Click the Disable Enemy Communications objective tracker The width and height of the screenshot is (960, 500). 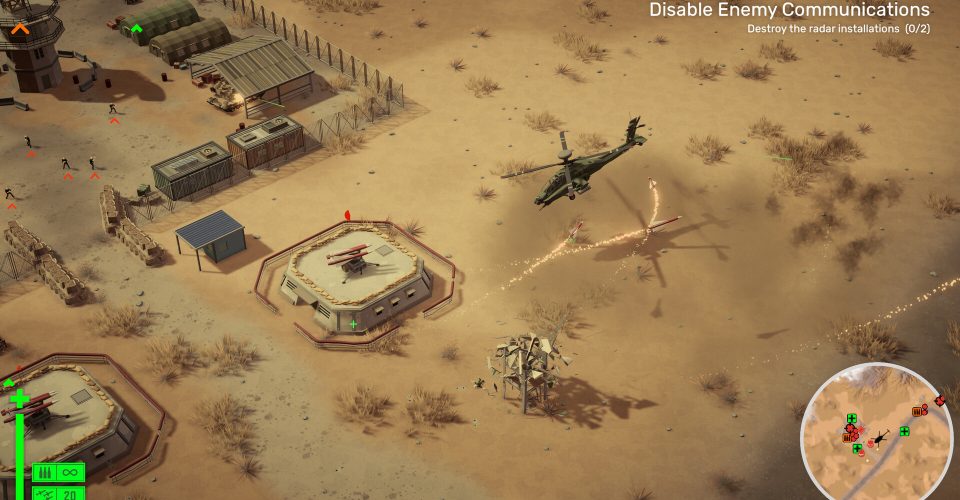pyautogui.click(x=789, y=11)
